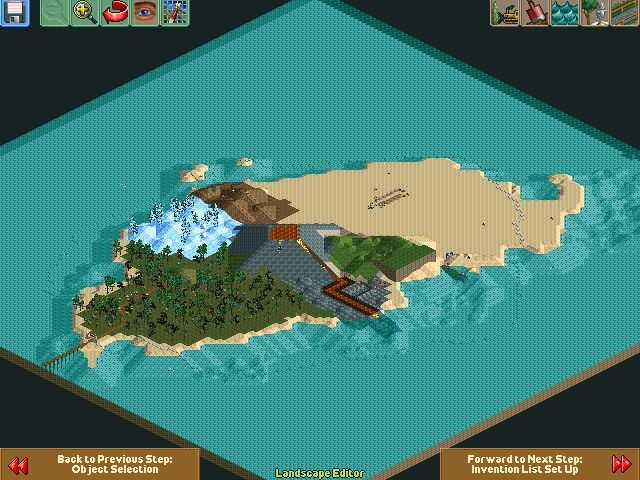640x480 pixels.
Task: Open the eye icon view options
Action: pyautogui.click(x=145, y=13)
